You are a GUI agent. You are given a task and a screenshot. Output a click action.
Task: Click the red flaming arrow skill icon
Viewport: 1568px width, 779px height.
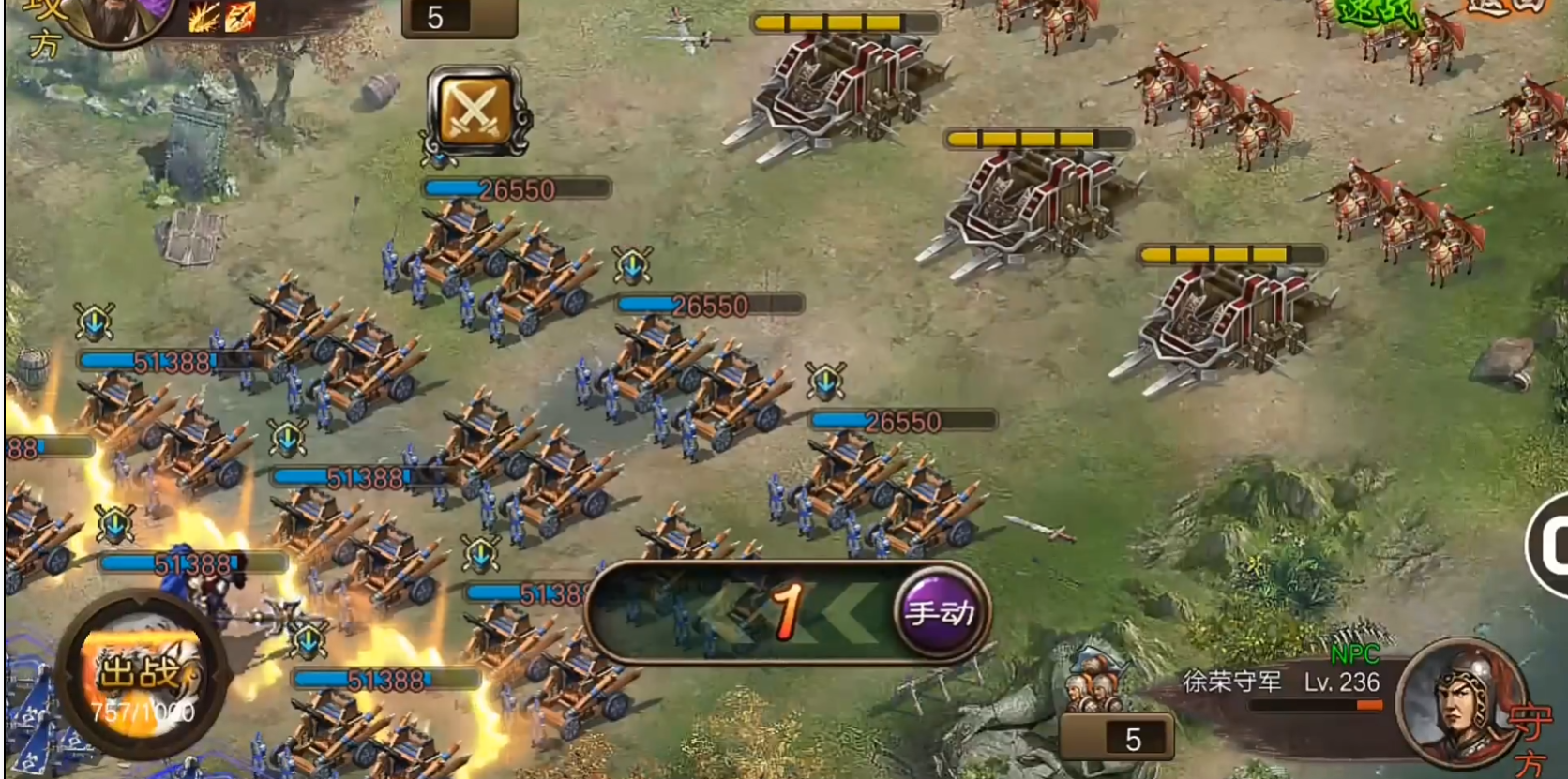(239, 17)
